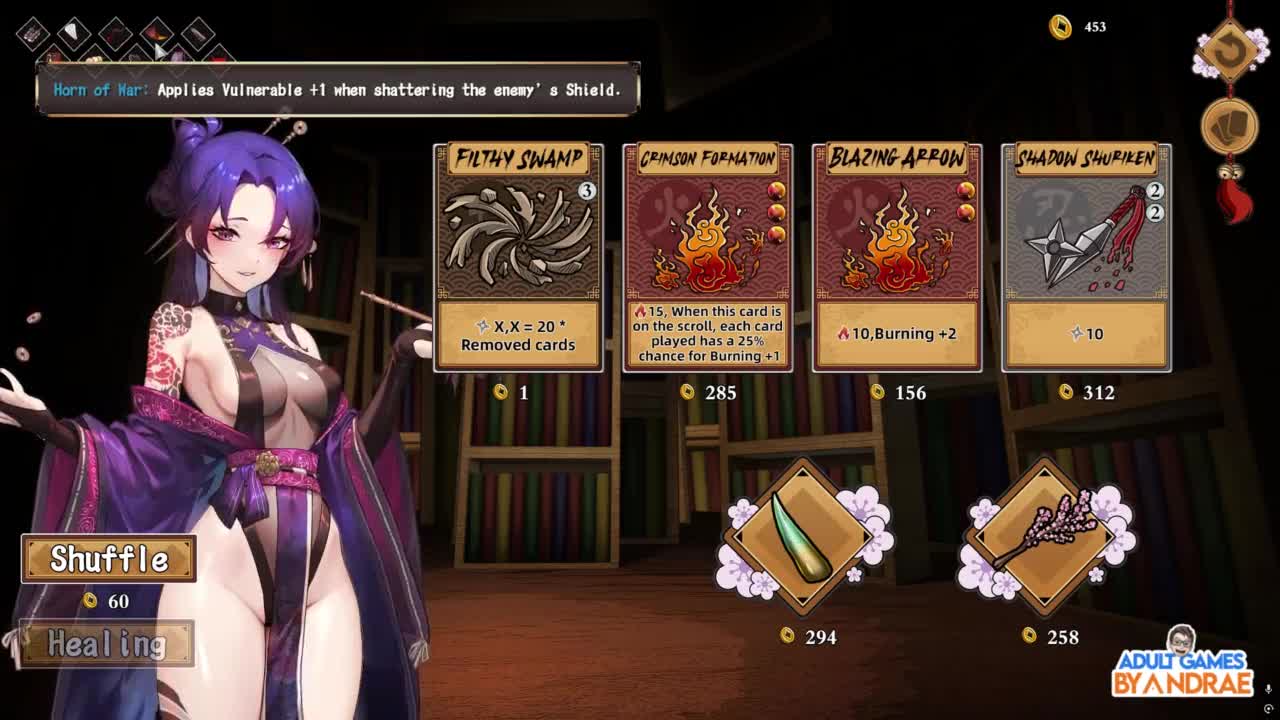Open the deck view with cards icon
1280x720 pixels.
[1229, 127]
